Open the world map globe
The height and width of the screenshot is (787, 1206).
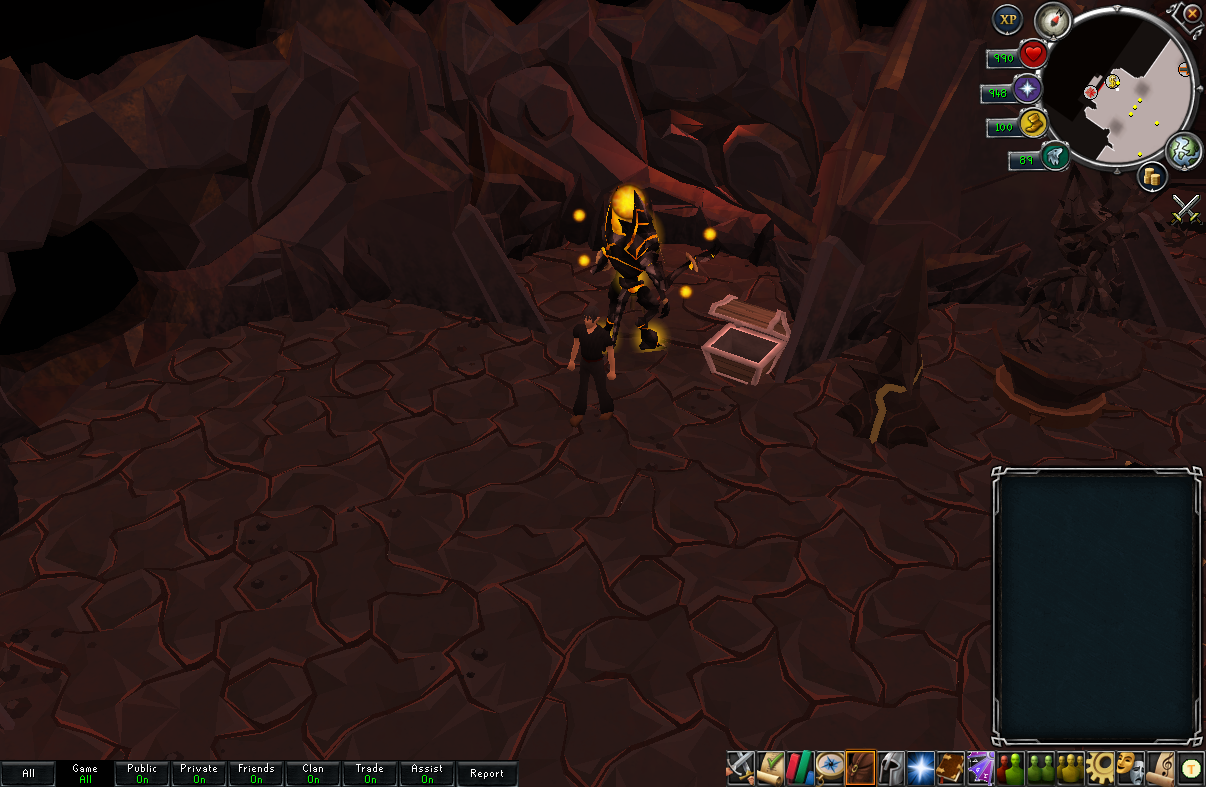coord(1184,149)
